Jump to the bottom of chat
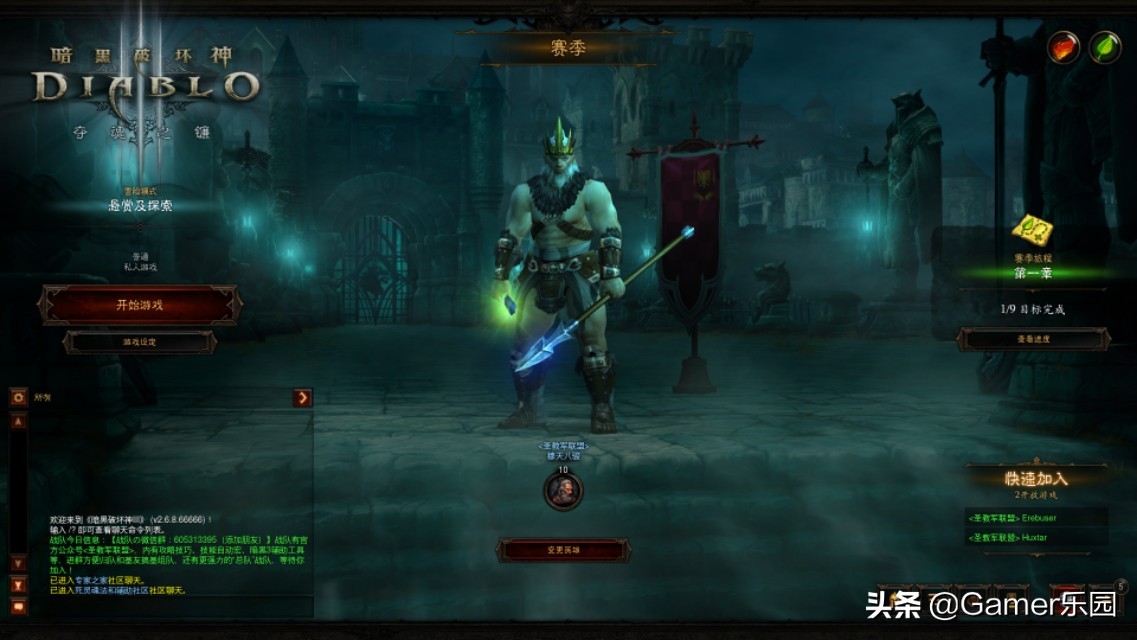 [18, 584]
